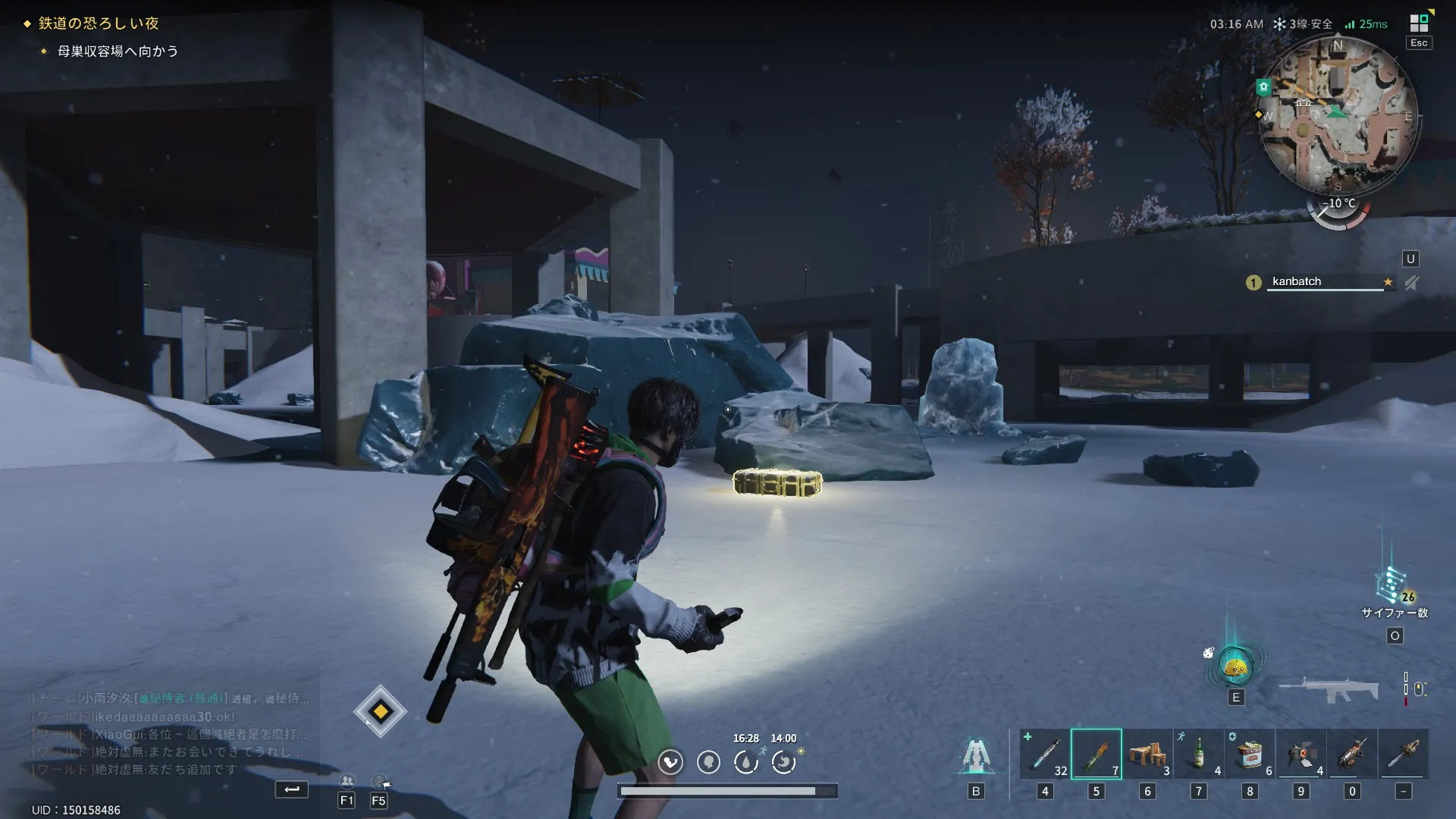Use the green bottle hotbar item
The width and height of the screenshot is (1456, 819).
[x=1199, y=754]
